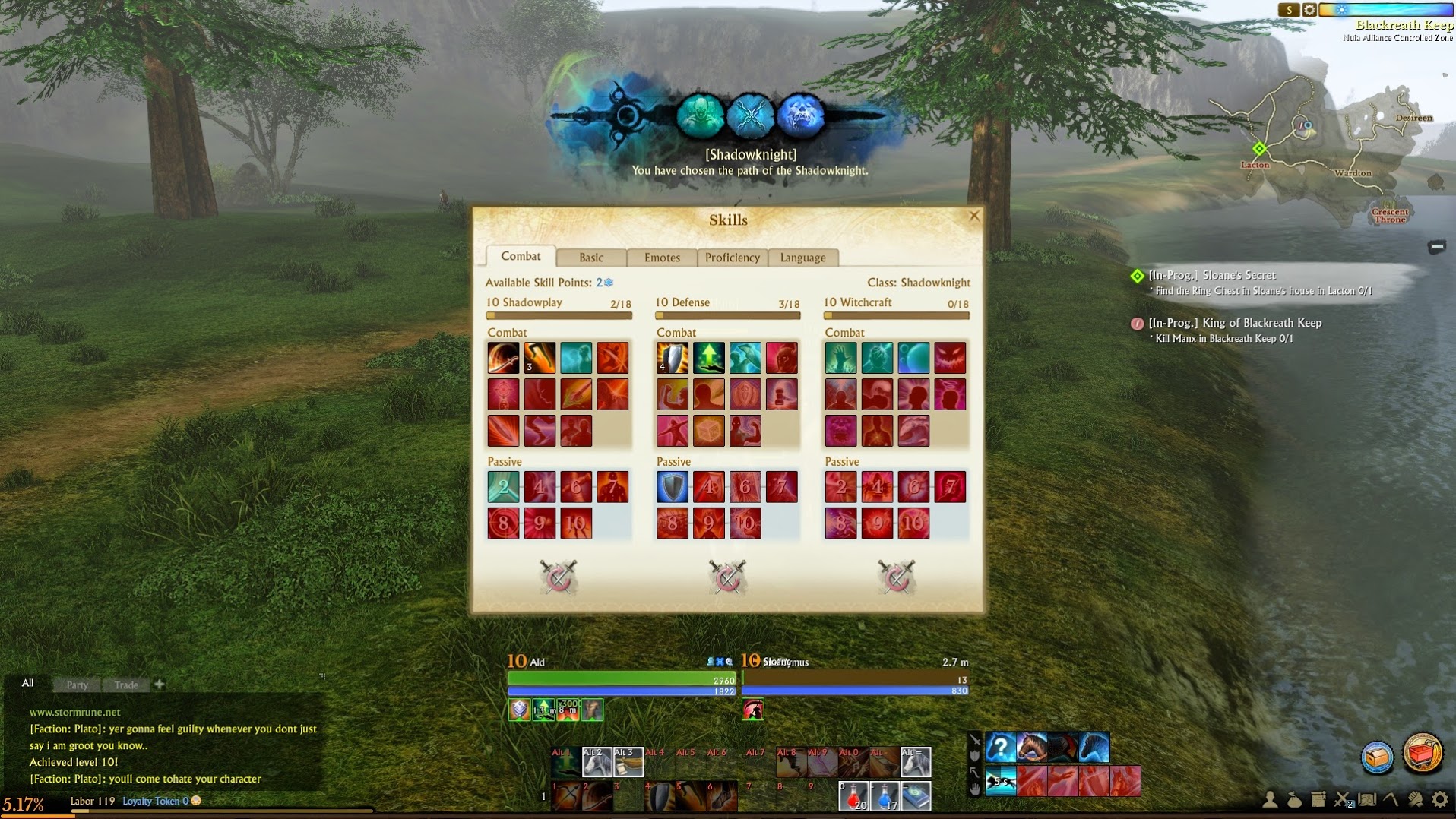Select the shield skill with rank 4
Screen dimensions: 1456x819
672,358
